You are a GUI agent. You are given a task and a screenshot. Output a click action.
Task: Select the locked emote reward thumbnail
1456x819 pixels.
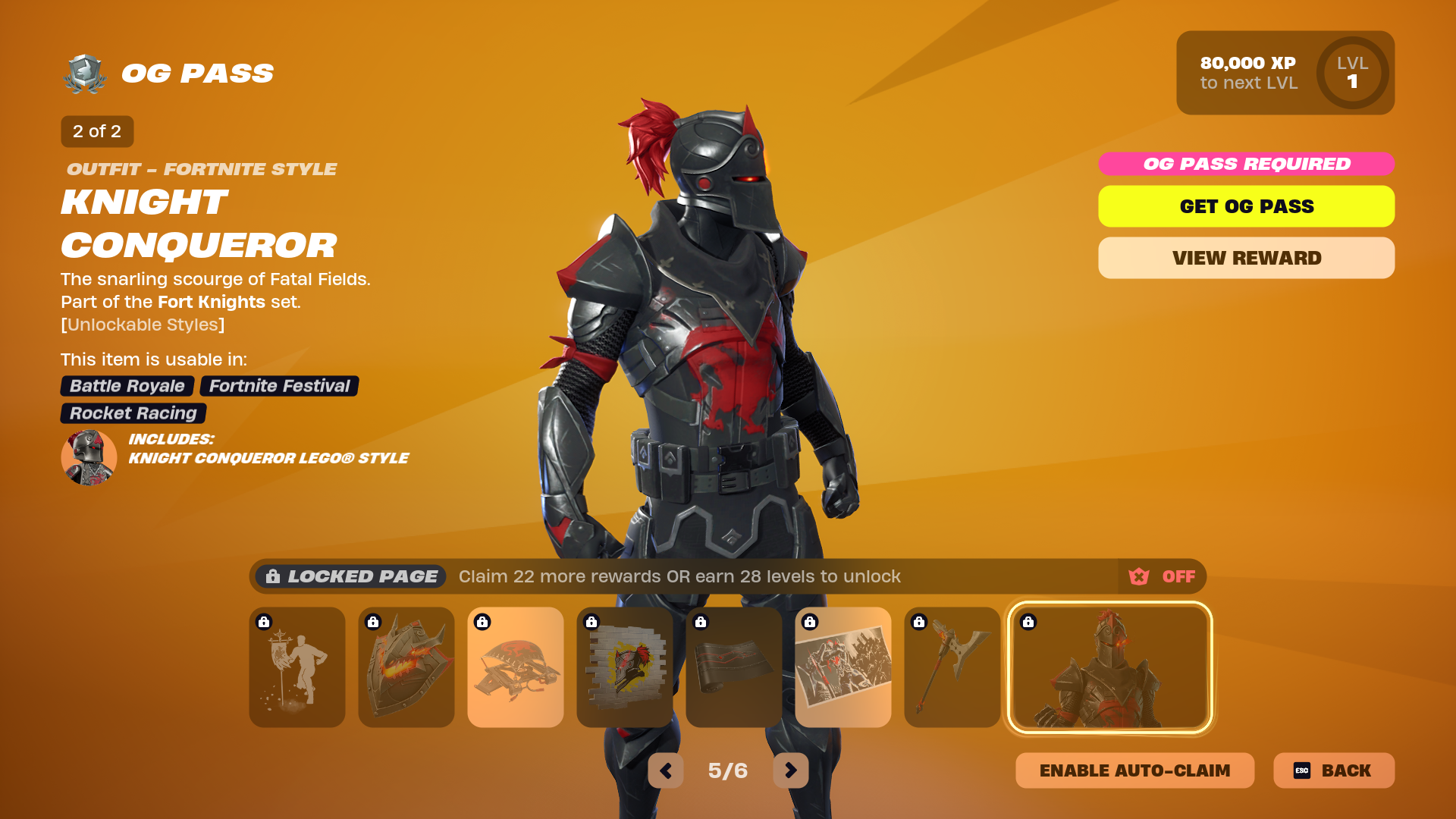(x=297, y=667)
